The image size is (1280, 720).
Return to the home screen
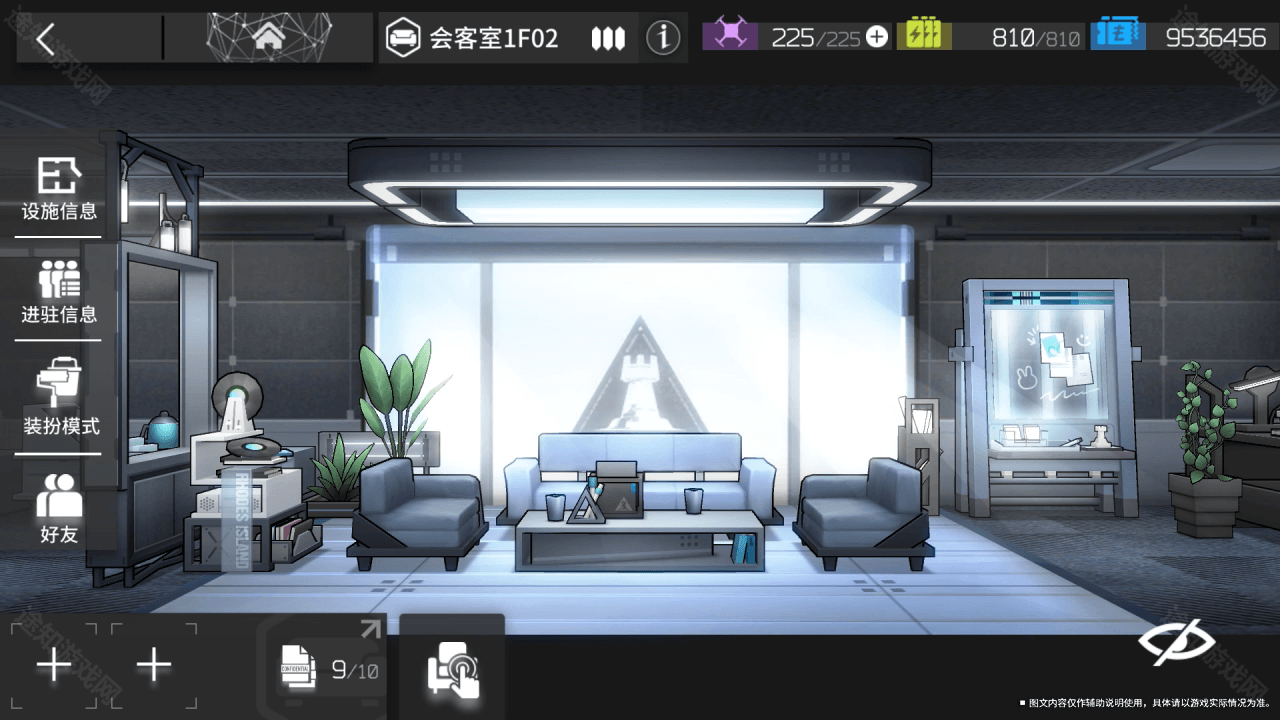coord(267,38)
